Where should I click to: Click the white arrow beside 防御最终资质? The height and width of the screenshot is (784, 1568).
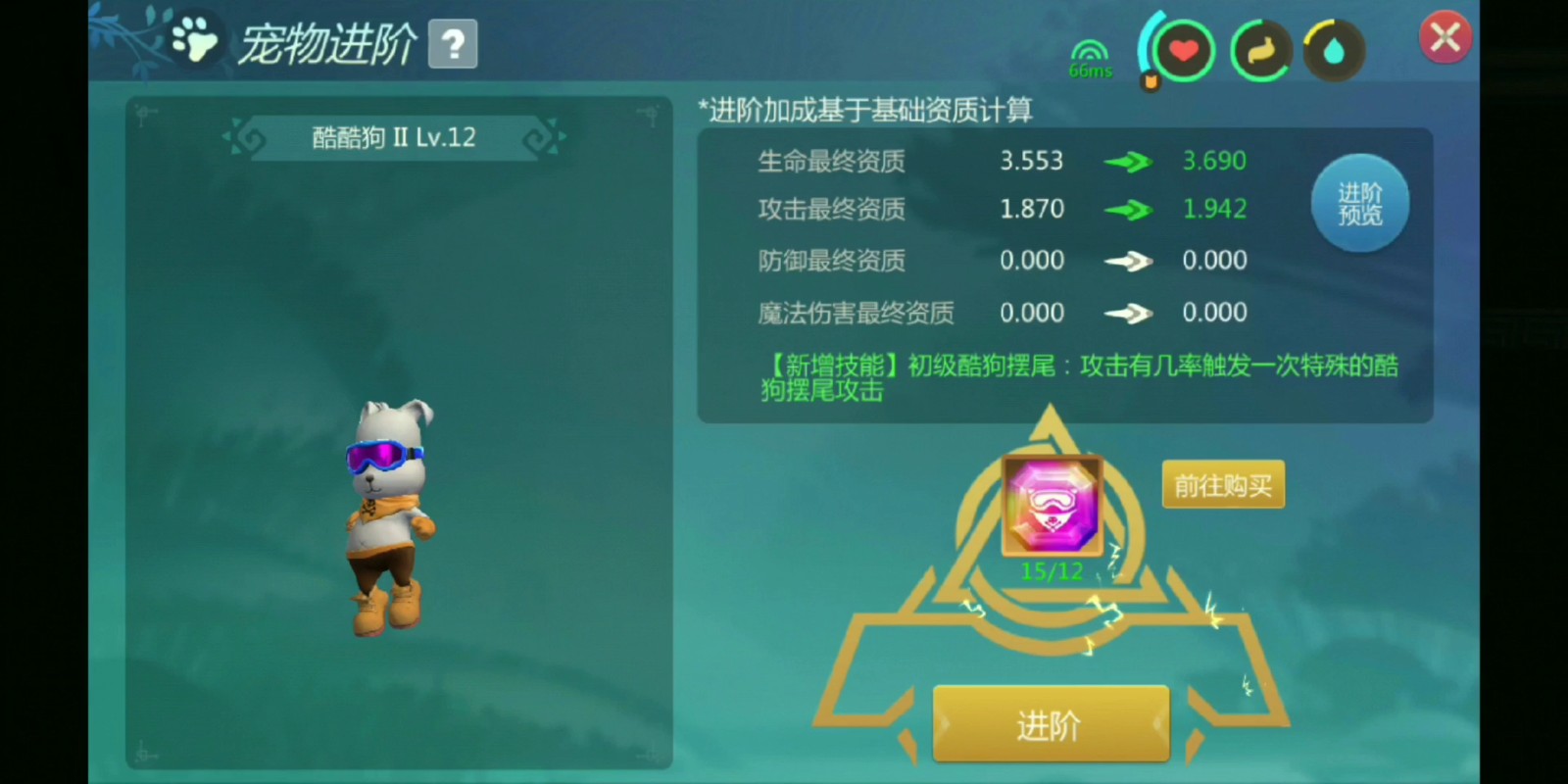point(1129,261)
